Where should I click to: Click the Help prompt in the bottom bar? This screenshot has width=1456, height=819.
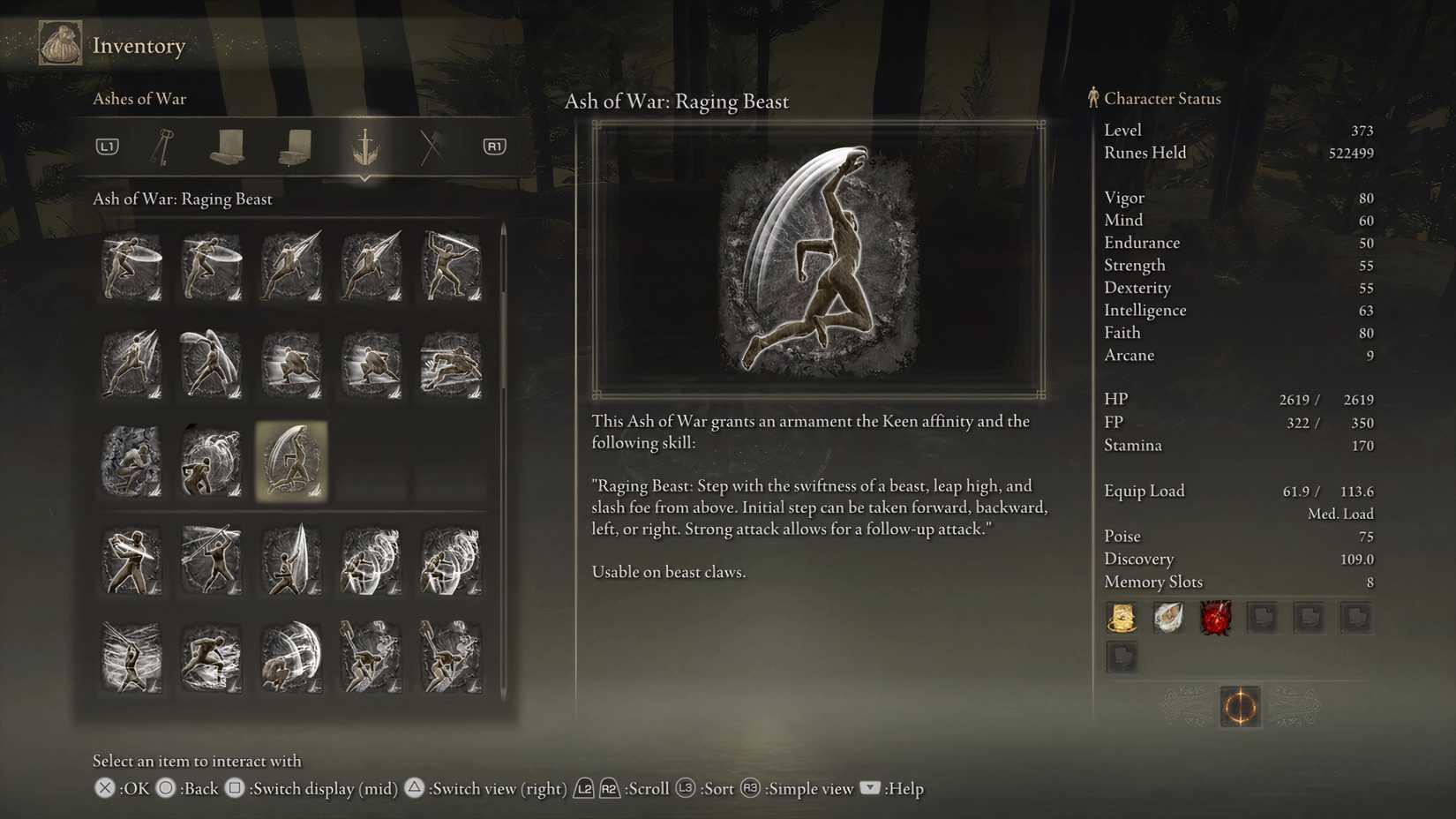click(889, 788)
